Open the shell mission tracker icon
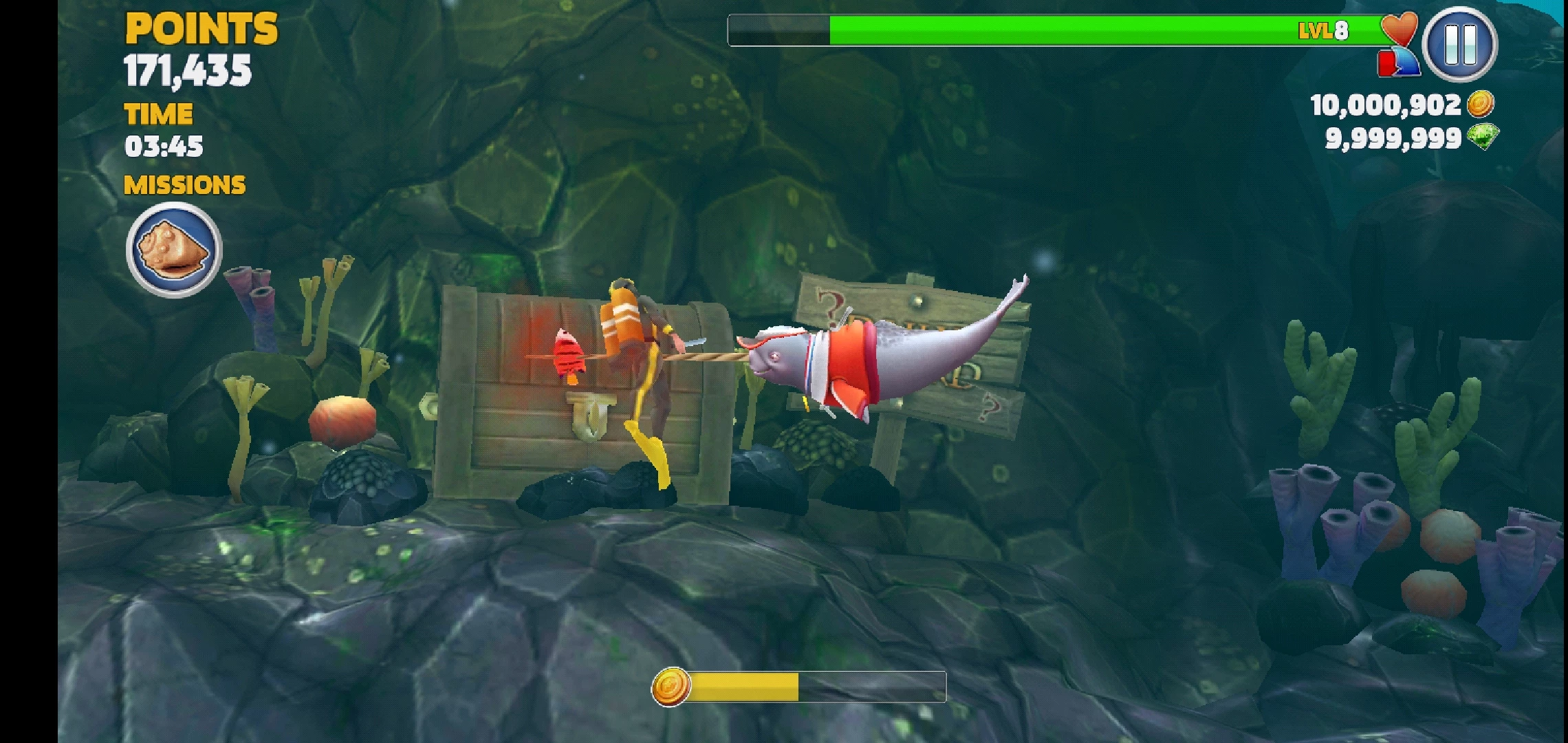The image size is (1568, 743). [x=174, y=250]
